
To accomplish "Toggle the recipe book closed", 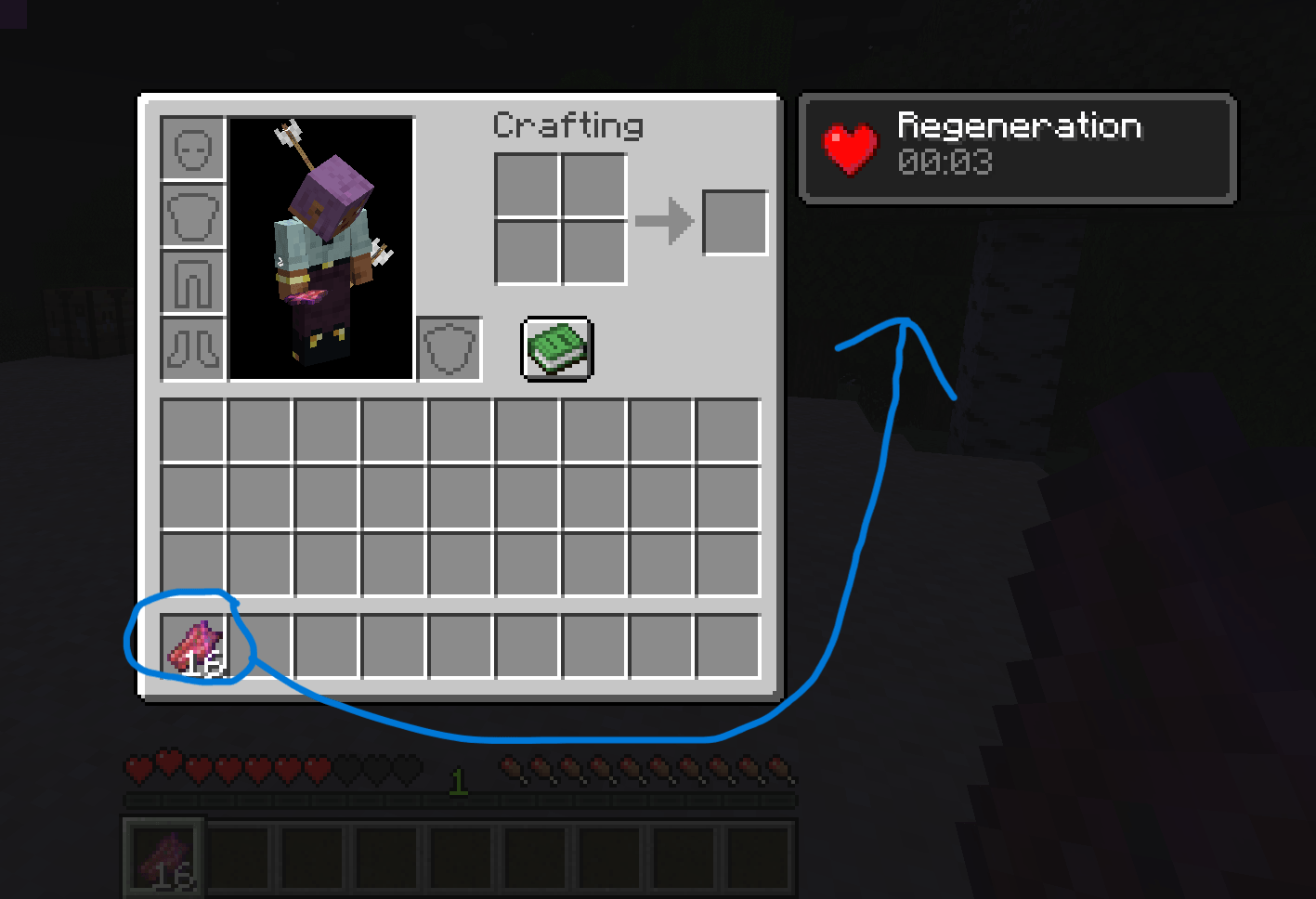I will [x=556, y=349].
